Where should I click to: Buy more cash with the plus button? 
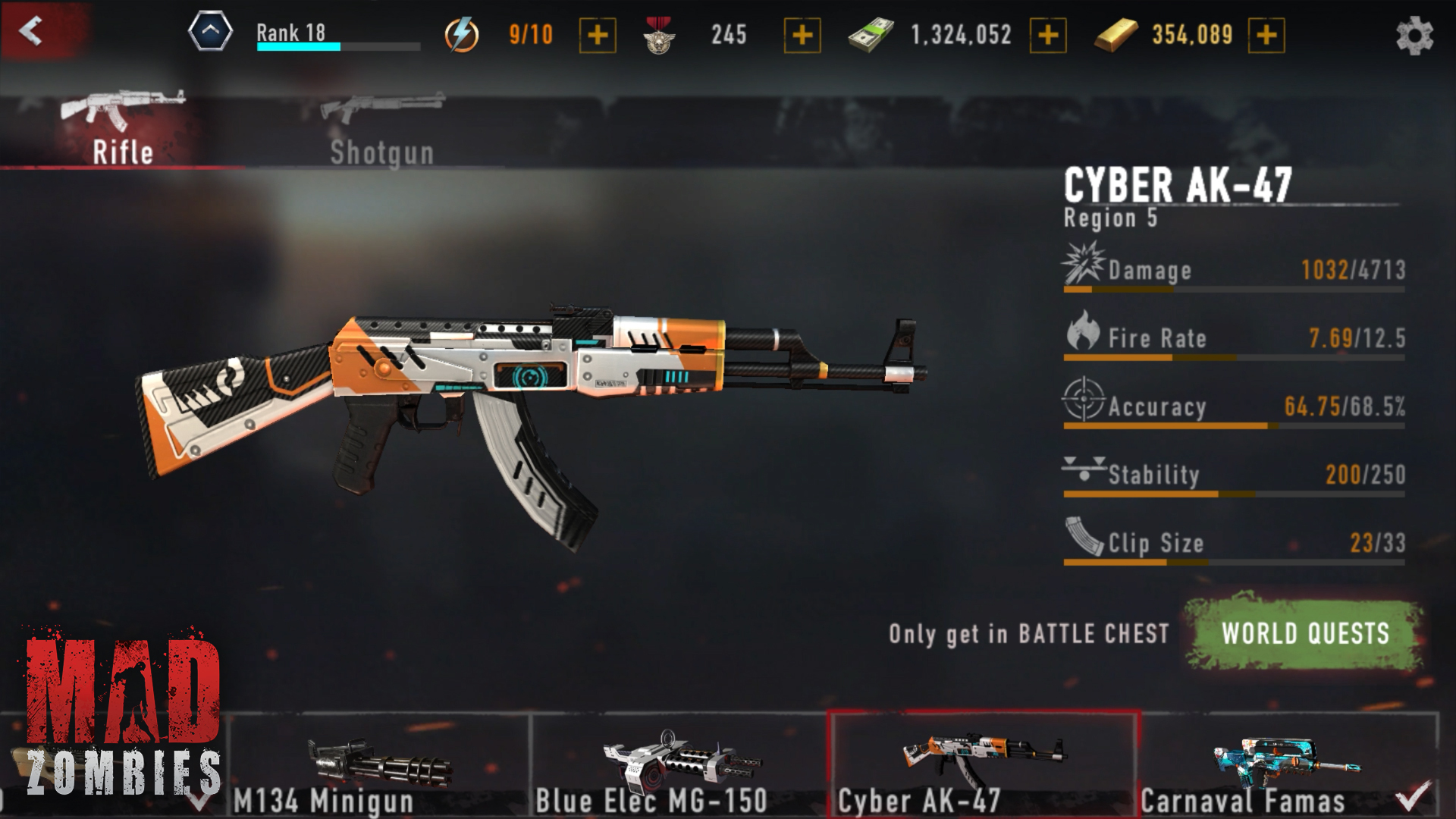[1048, 35]
